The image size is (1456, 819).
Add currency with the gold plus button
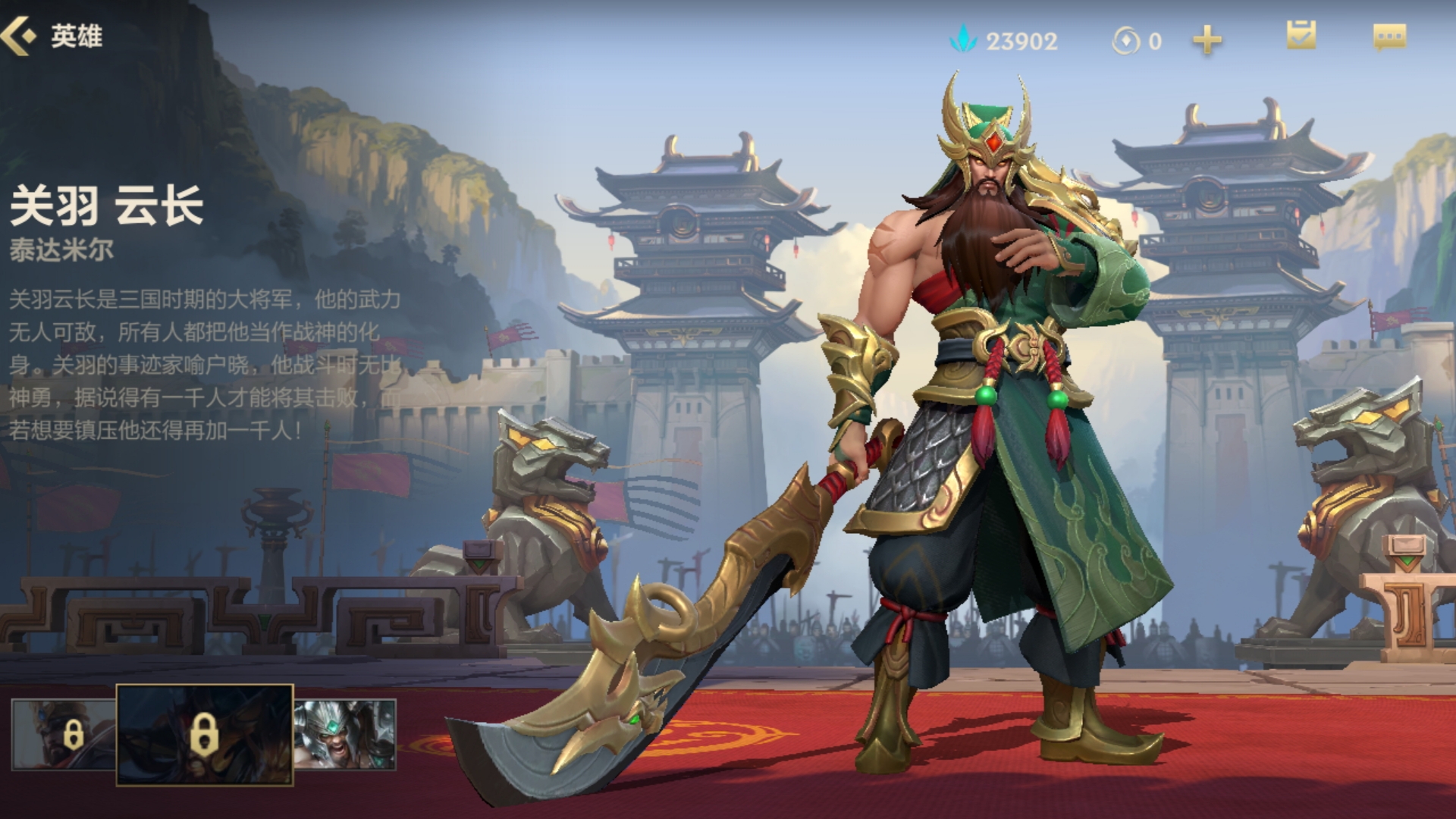point(1207,40)
